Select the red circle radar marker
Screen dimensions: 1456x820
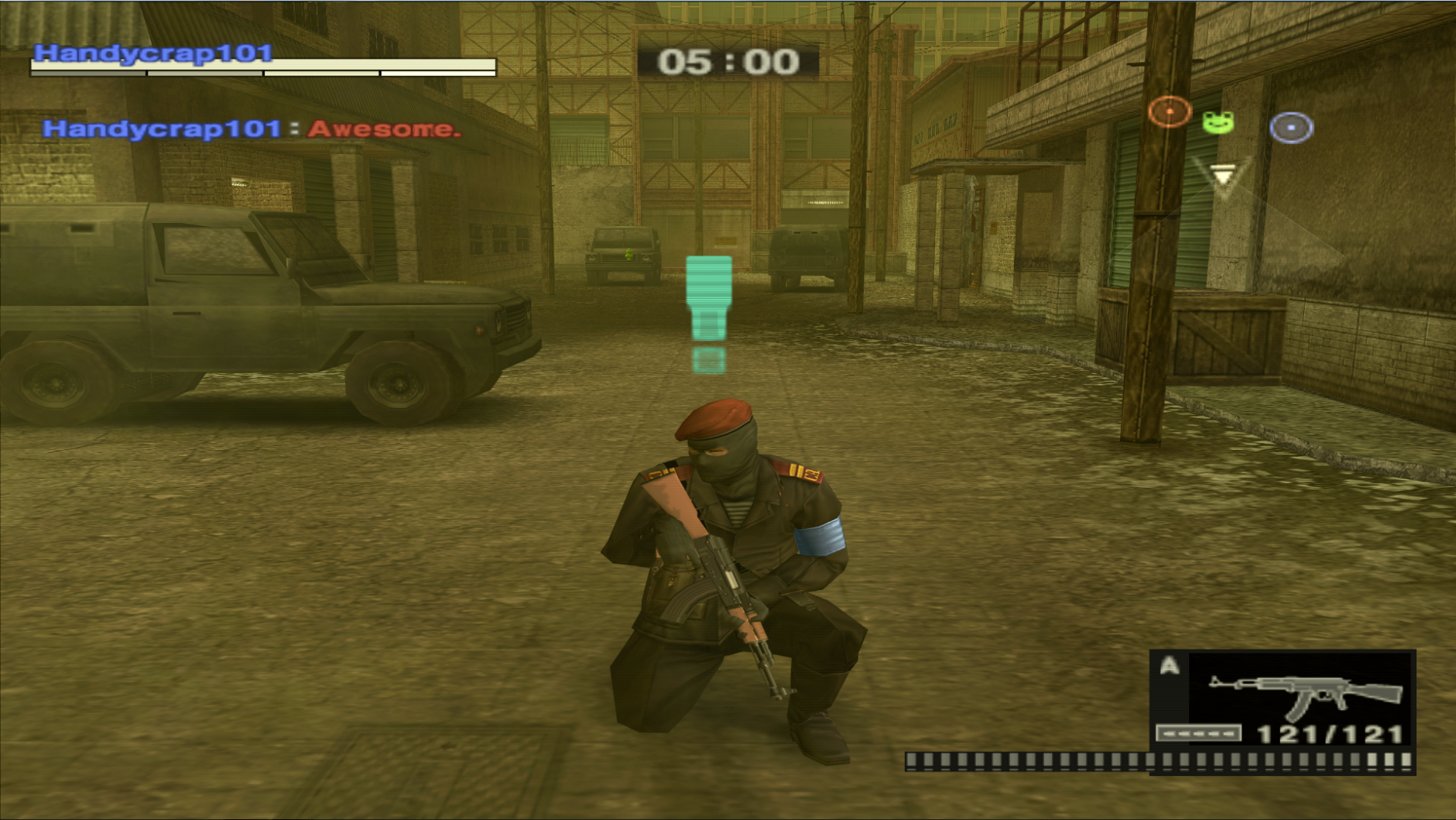click(x=1169, y=112)
